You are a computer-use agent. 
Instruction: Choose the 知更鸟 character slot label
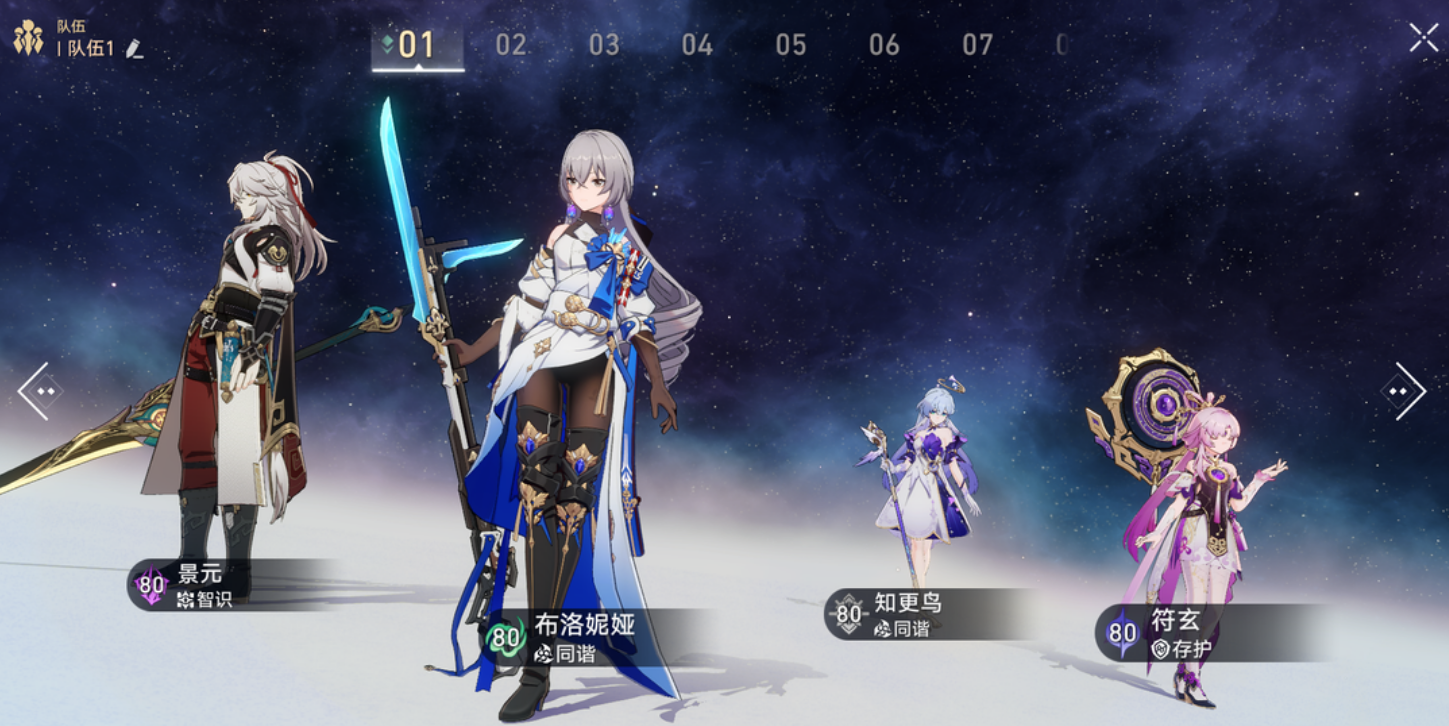pyautogui.click(x=905, y=614)
